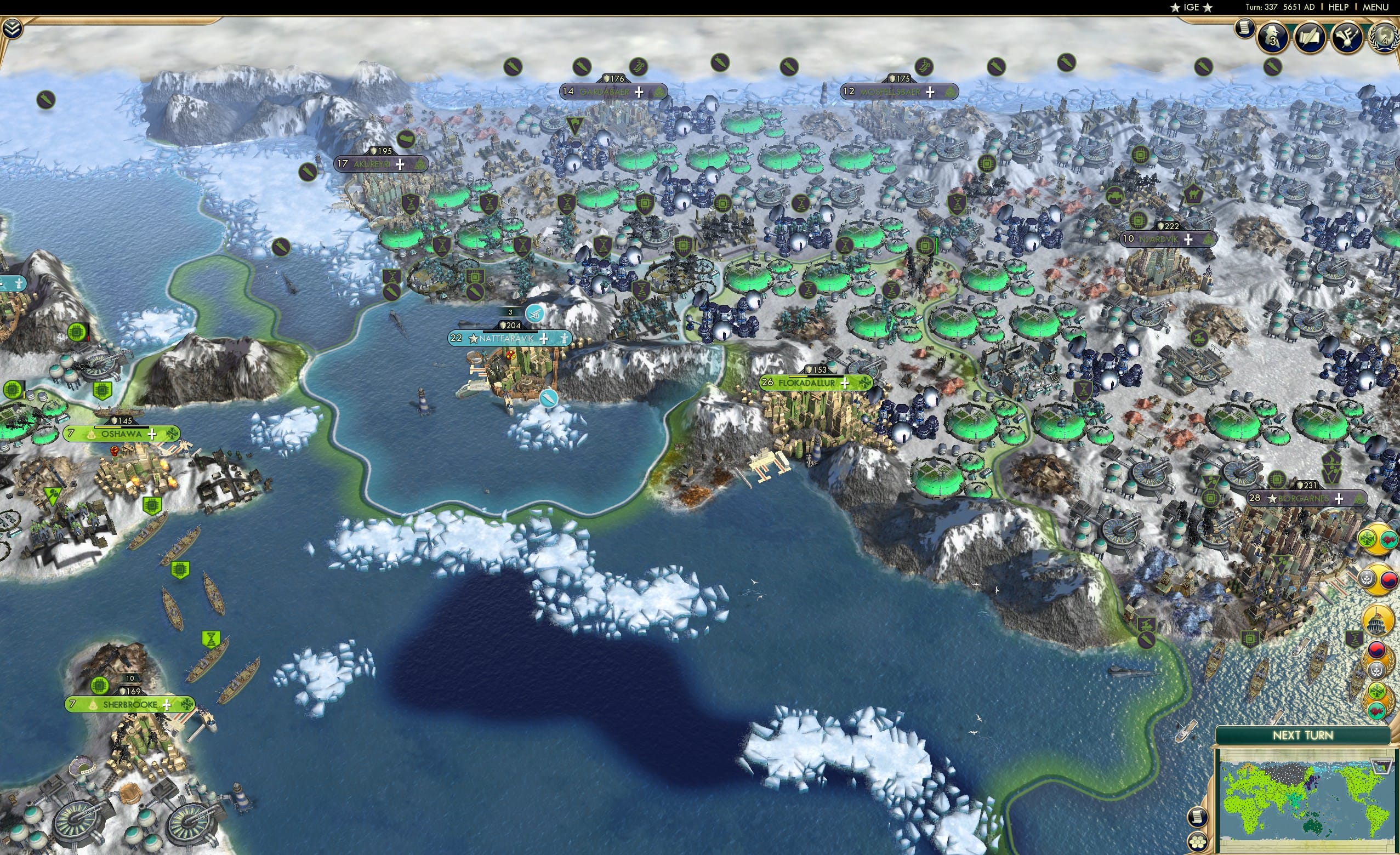Click the capitol building notification on the right edge
The height and width of the screenshot is (855, 1400).
[x=1378, y=620]
